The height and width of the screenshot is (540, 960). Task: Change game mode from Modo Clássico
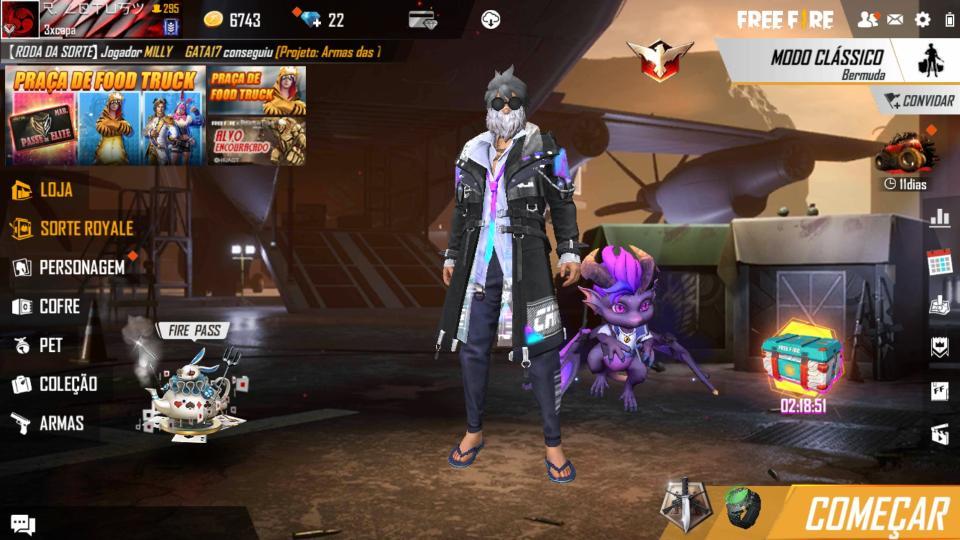[x=826, y=62]
